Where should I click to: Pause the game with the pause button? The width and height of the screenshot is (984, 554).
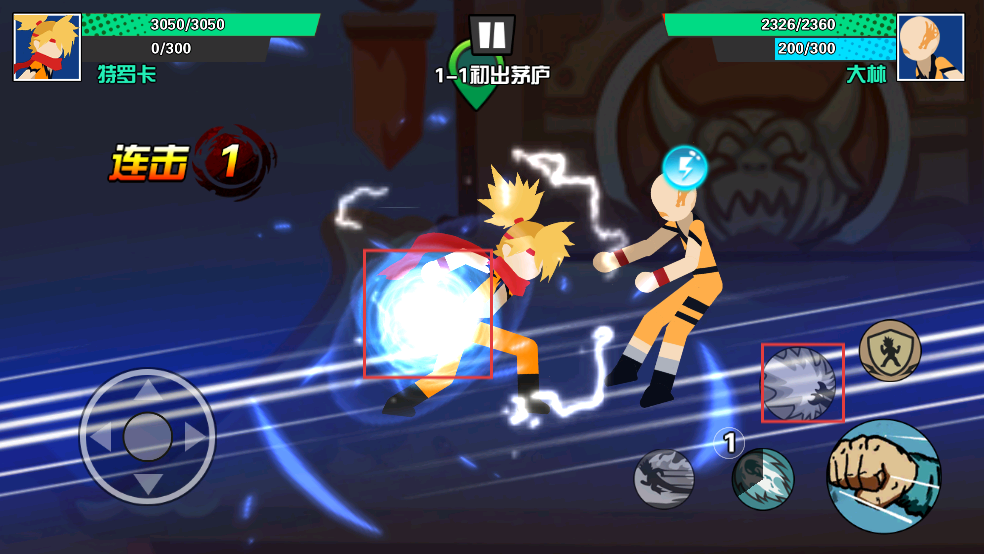(491, 34)
